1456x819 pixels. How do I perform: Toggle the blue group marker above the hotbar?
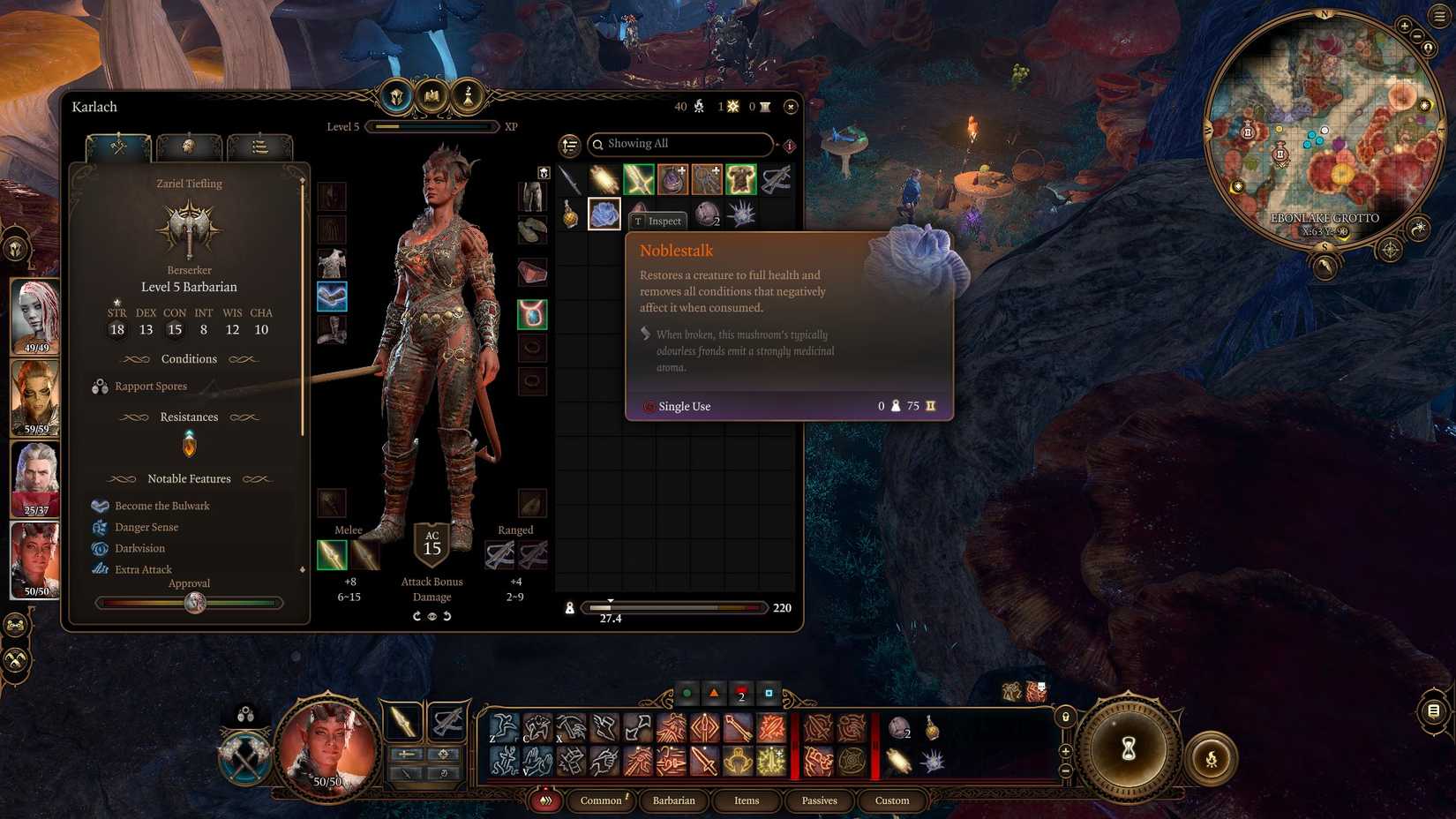[x=767, y=694]
